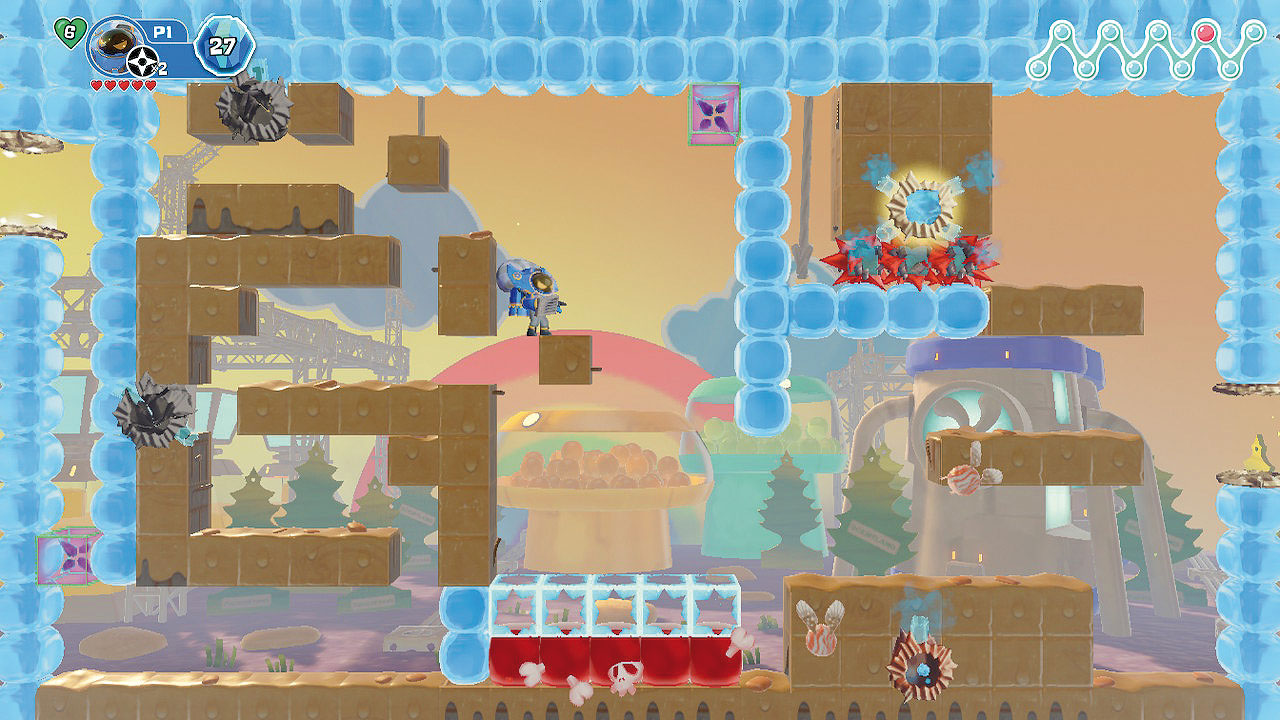
Task: Click the drill blade x2 indicator
Action: pyautogui.click(x=142, y=60)
